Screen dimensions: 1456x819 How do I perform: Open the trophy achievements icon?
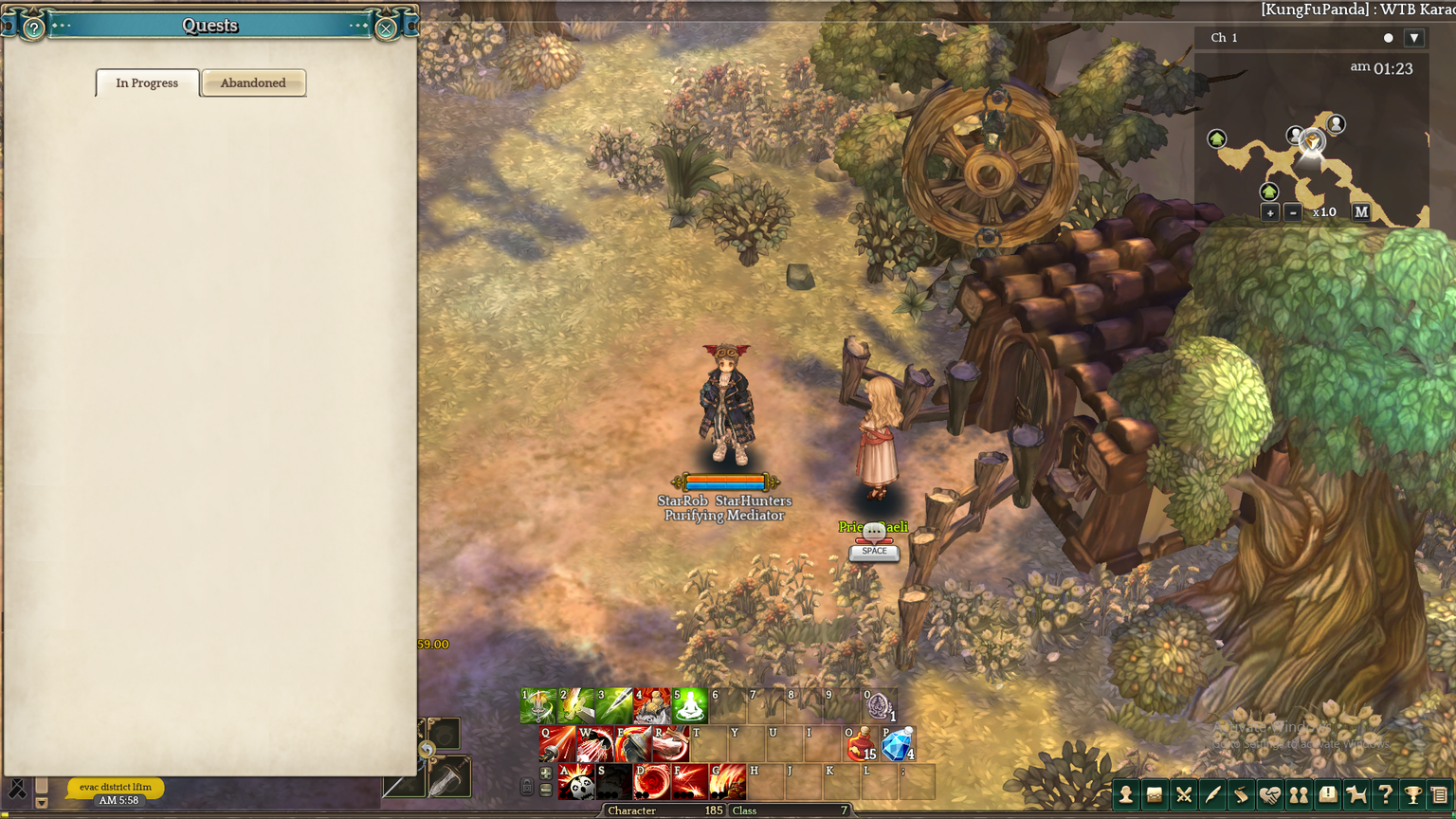click(1413, 794)
